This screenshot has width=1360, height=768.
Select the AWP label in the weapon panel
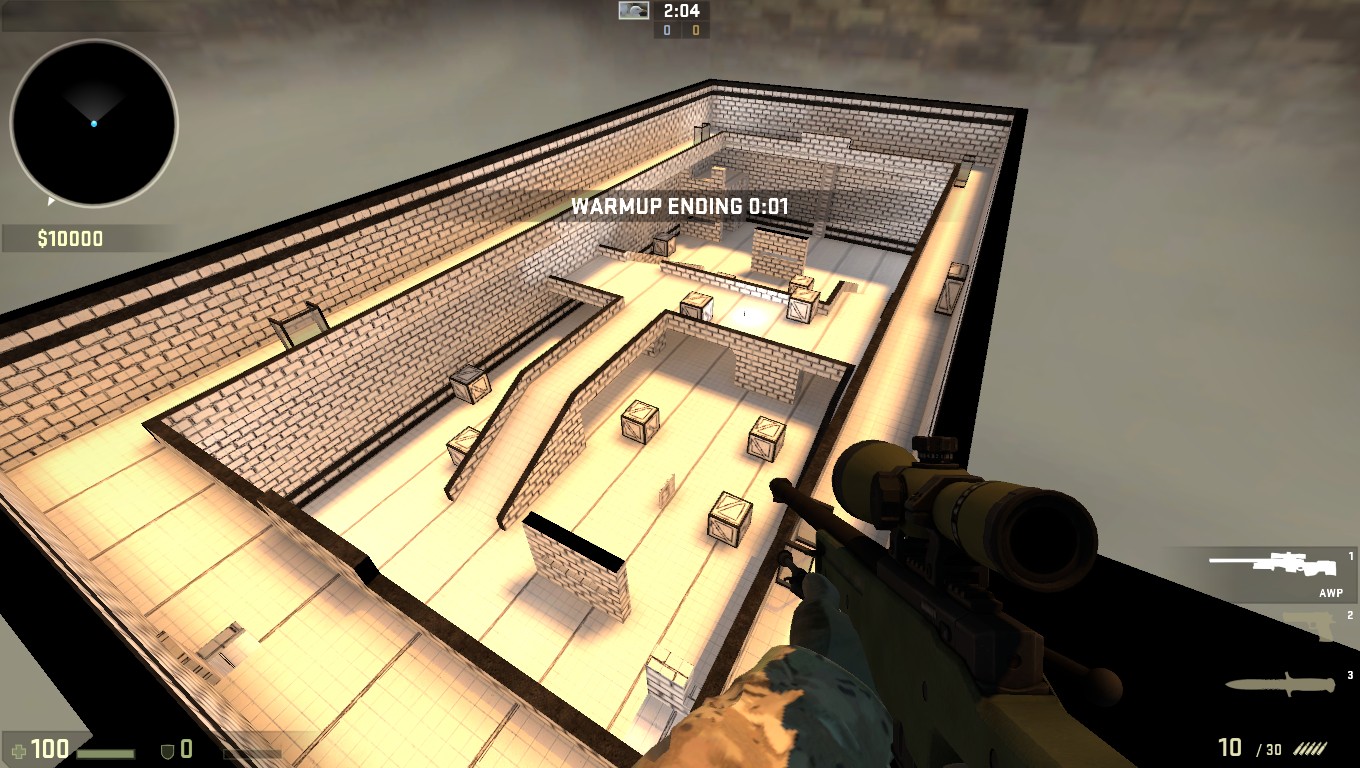pos(1329,592)
